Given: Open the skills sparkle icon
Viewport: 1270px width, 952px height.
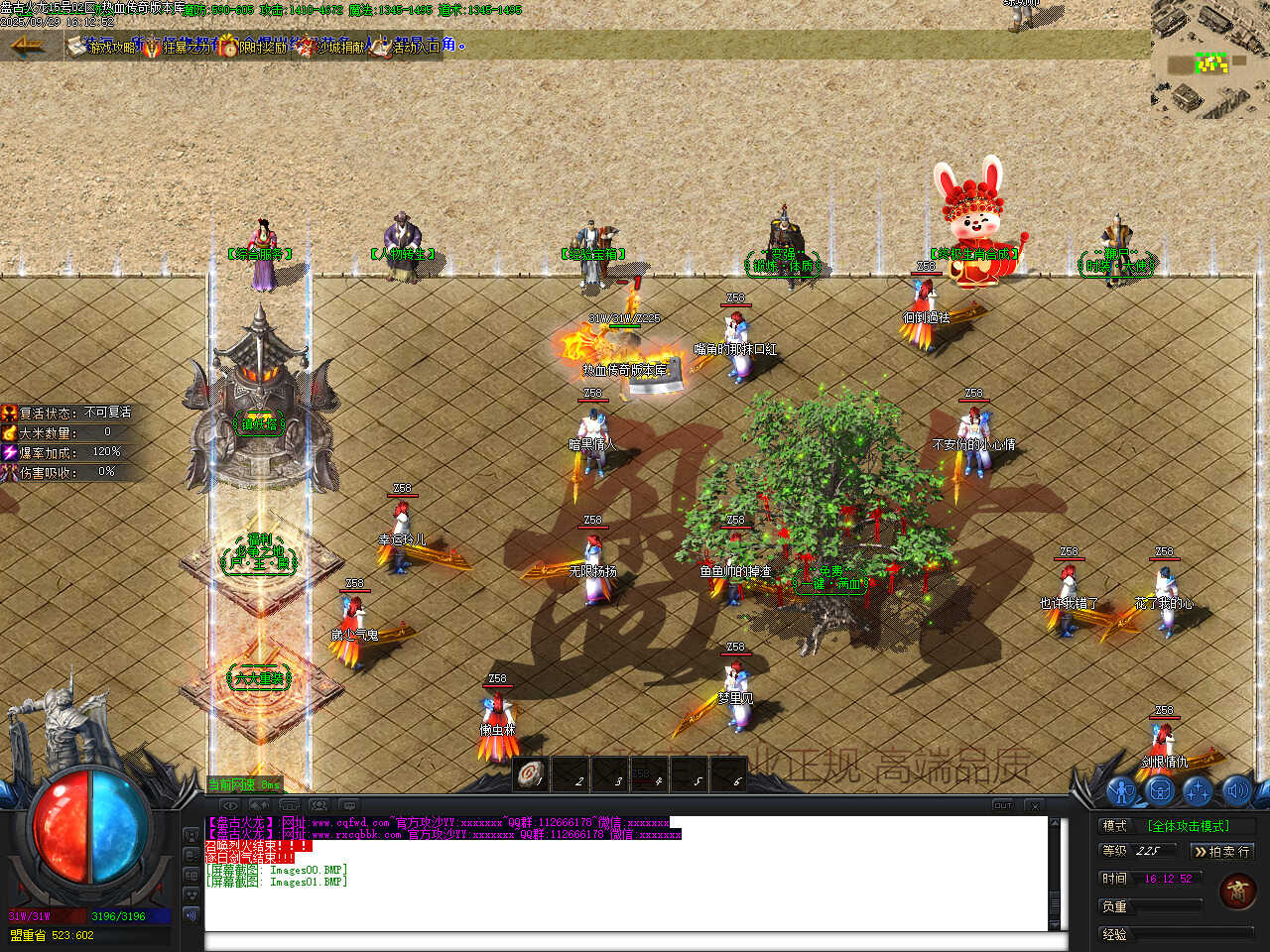Looking at the screenshot, I should coord(1198,791).
